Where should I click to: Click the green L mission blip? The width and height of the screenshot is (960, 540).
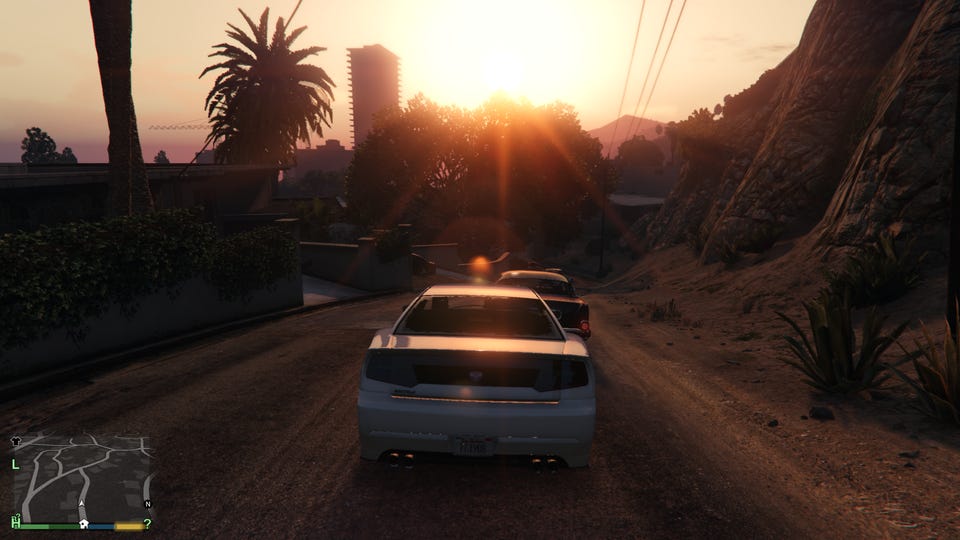[15, 464]
